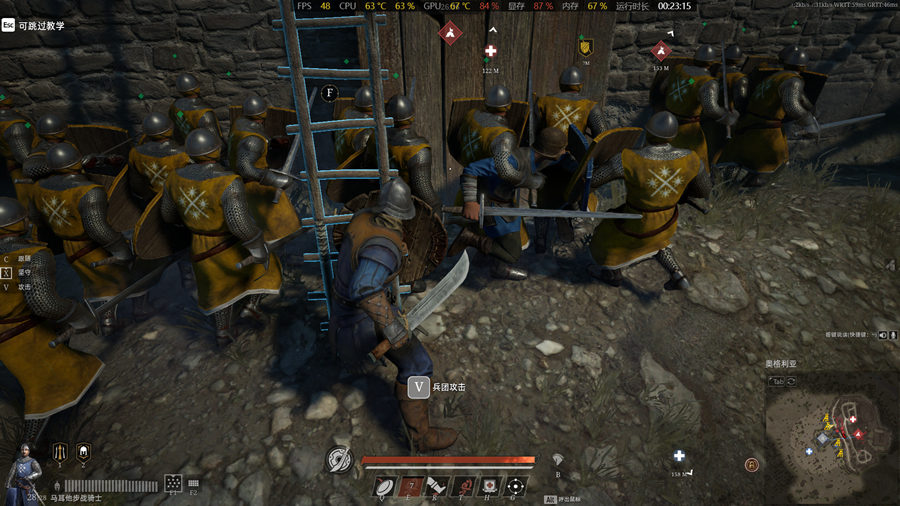This screenshot has height=506, width=900.
Task: Use the medical kit item slot
Action: coord(489,486)
